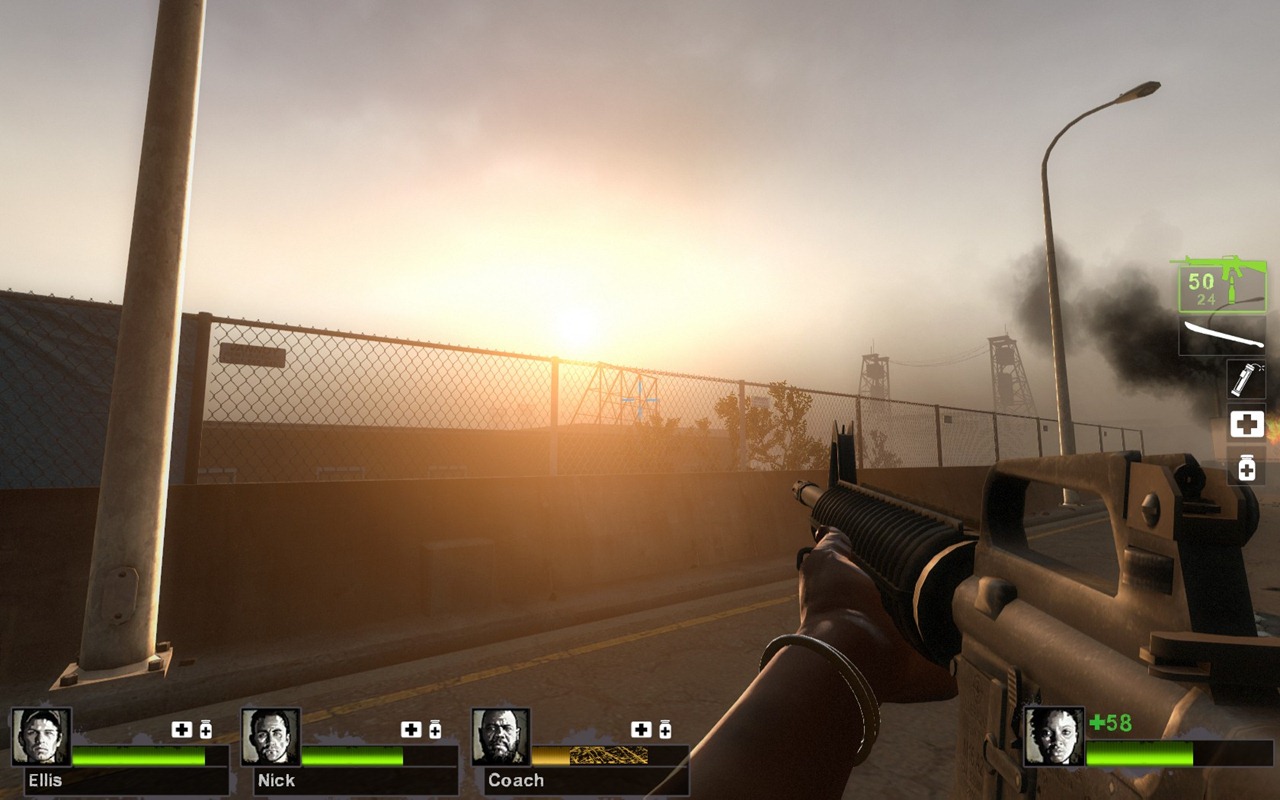Choose the first aid kit slot
1280x800 pixels.
tap(1246, 424)
